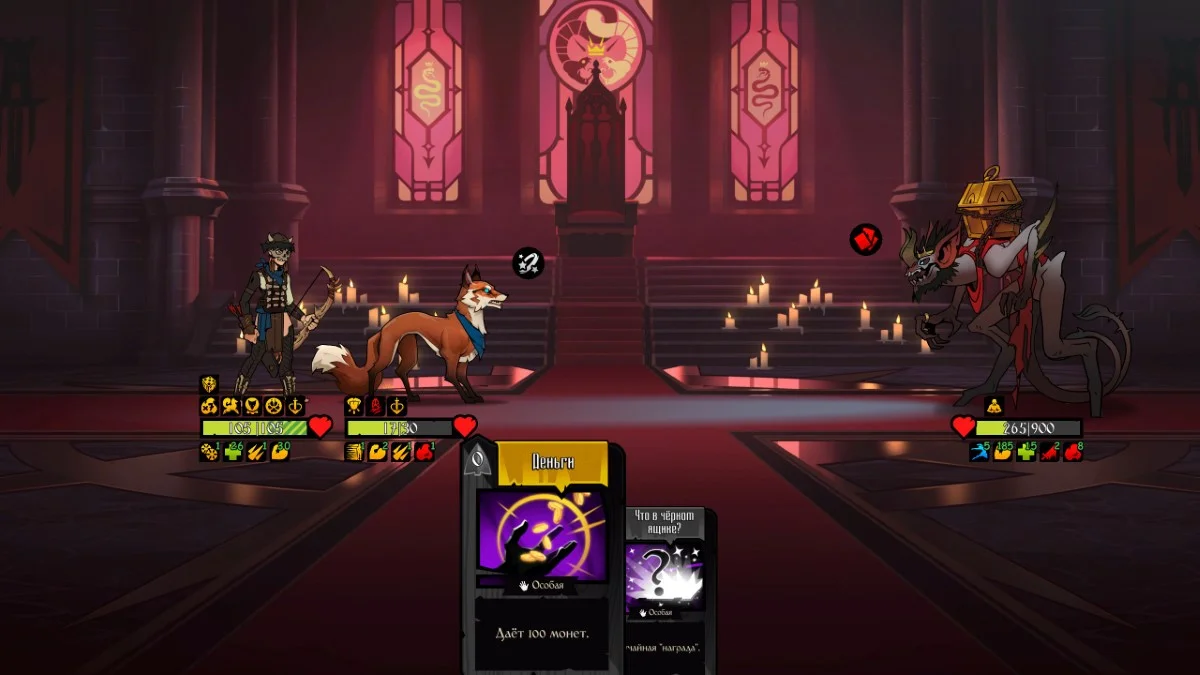Inspect the archer's green cross status showing 26
1200x675 pixels.
tap(234, 452)
